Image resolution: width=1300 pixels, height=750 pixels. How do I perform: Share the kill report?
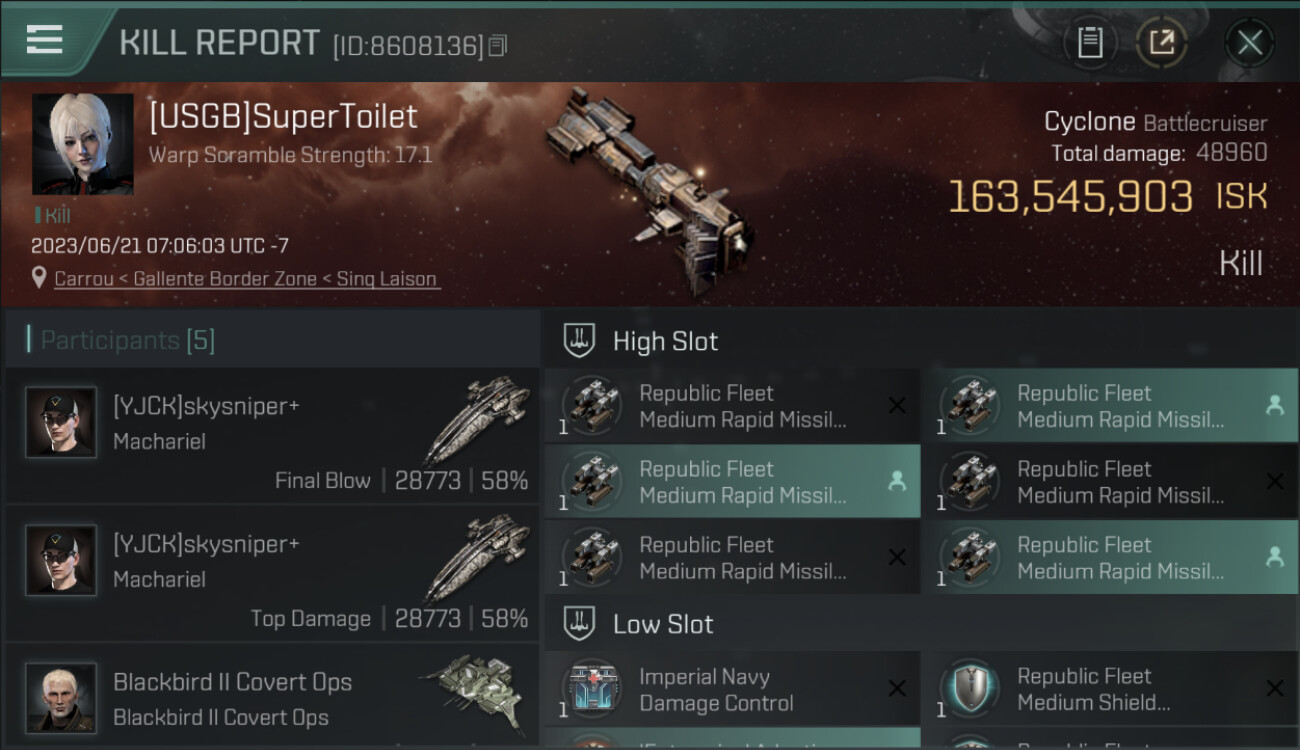coord(1162,42)
